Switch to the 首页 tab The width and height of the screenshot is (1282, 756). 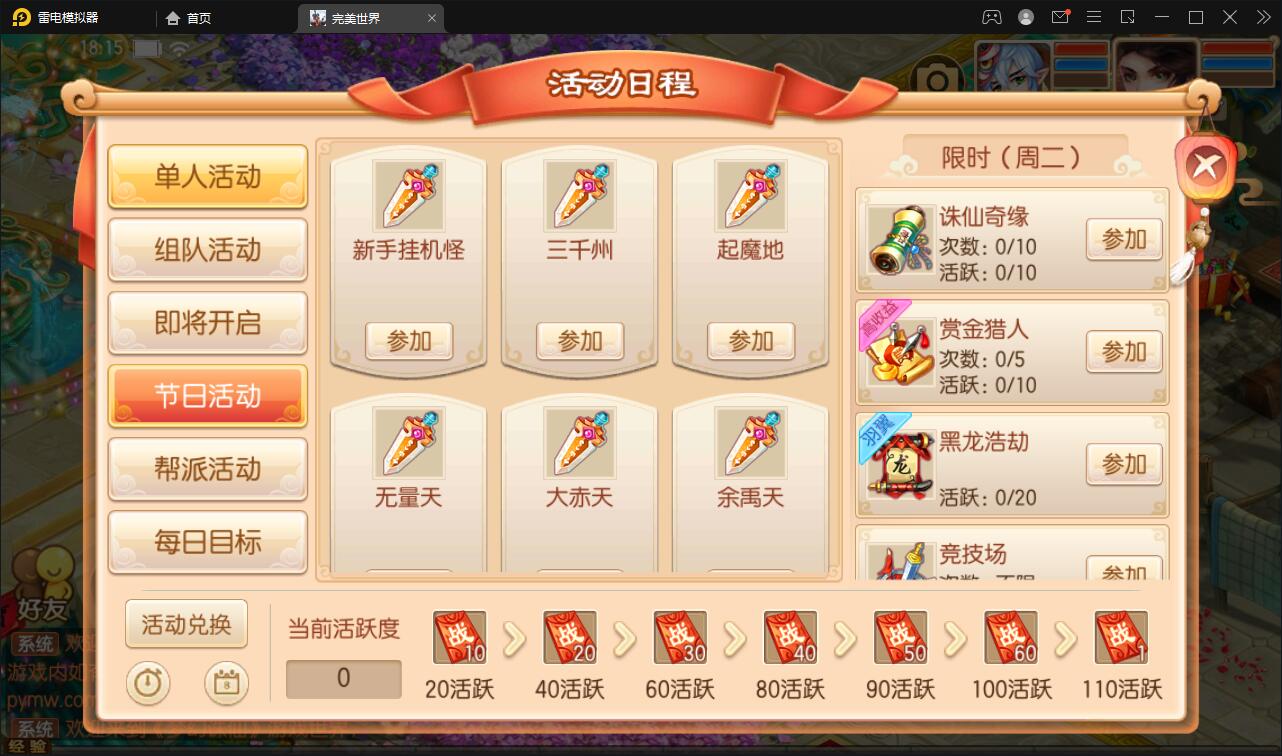[x=188, y=17]
